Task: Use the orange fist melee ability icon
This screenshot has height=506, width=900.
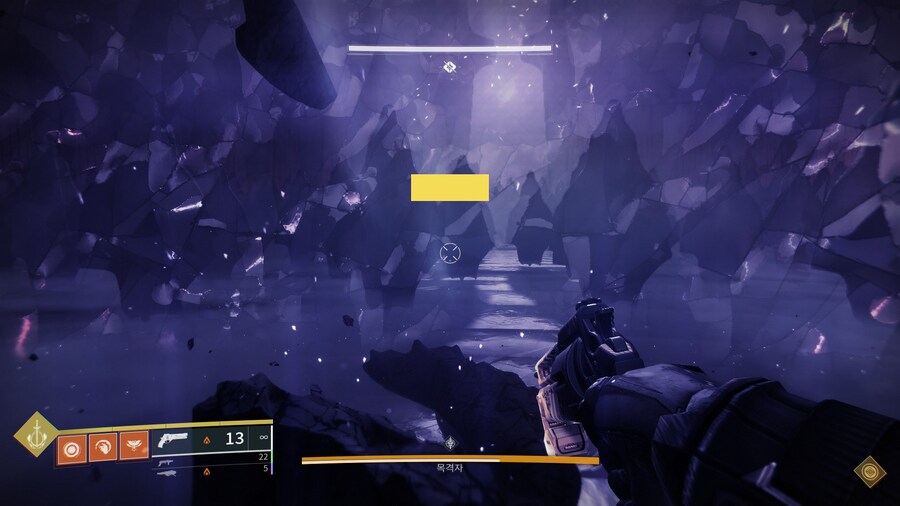Action: coord(103,446)
